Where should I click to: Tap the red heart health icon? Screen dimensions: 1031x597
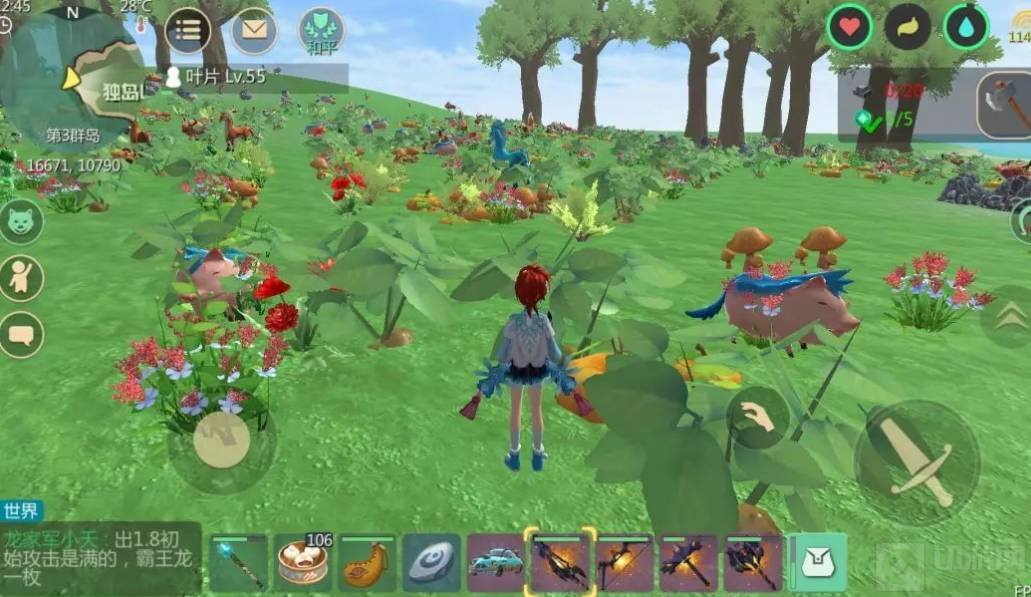tap(850, 27)
